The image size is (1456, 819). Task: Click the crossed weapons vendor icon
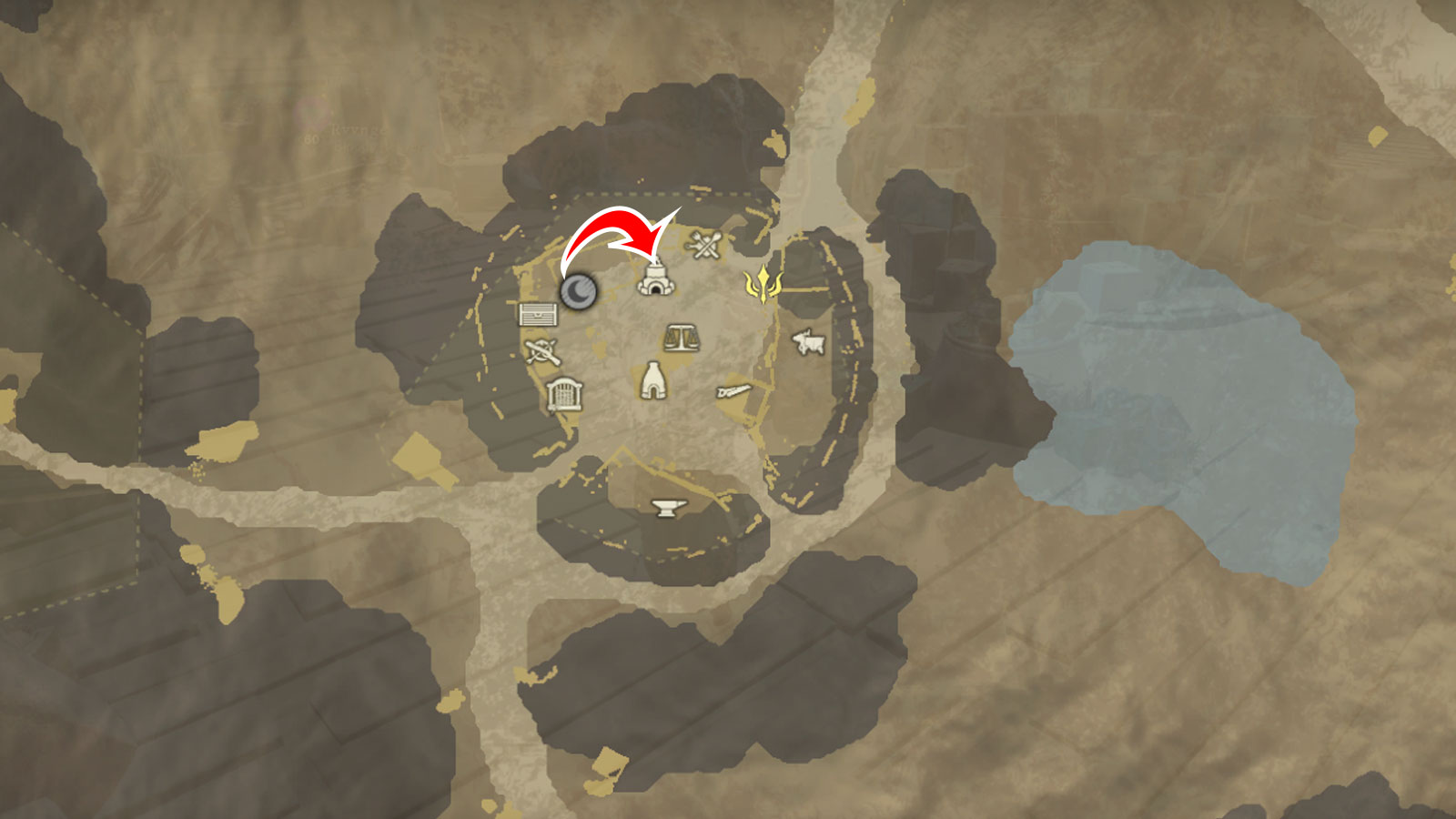tap(541, 350)
